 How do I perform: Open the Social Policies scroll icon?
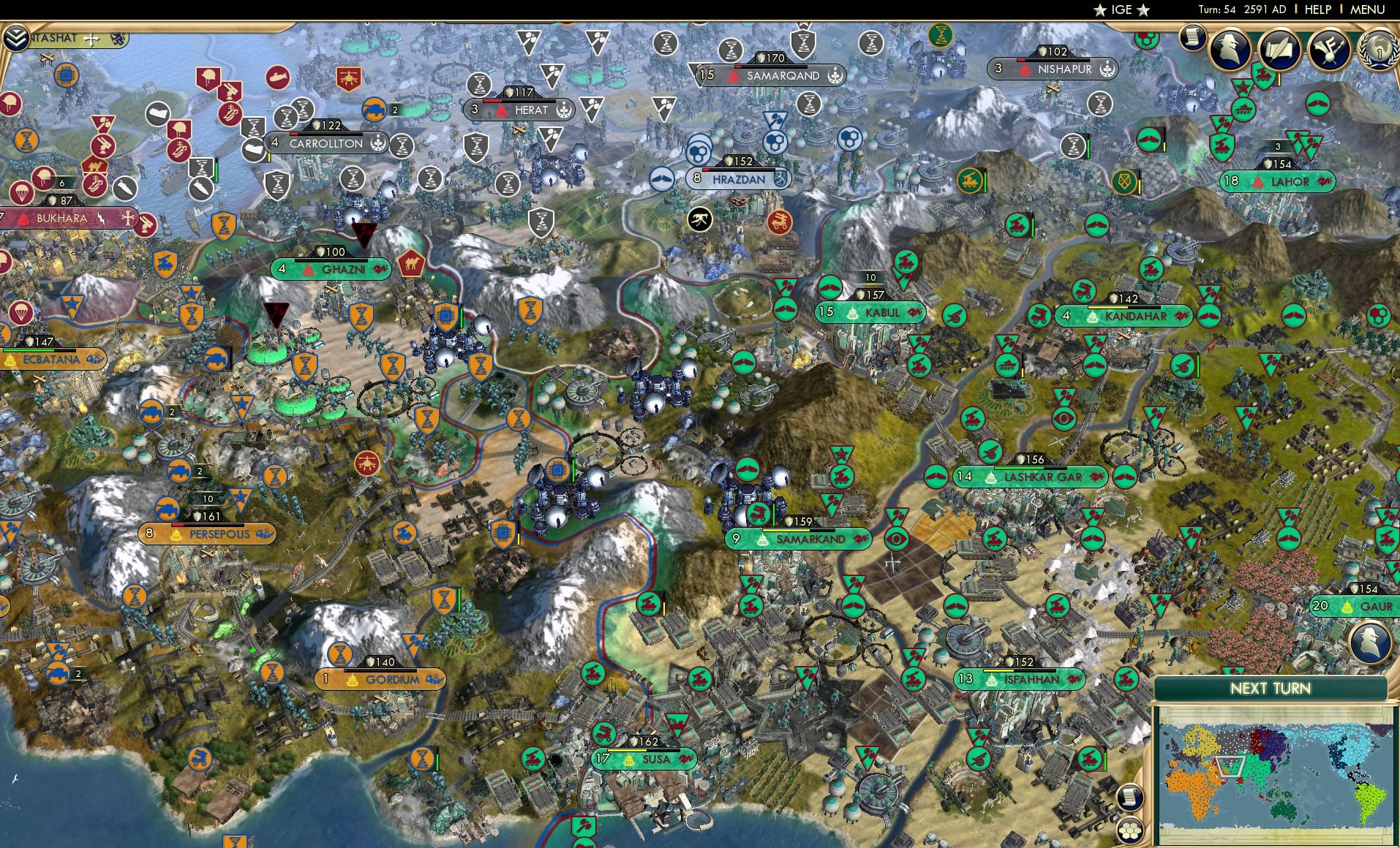[1279, 50]
